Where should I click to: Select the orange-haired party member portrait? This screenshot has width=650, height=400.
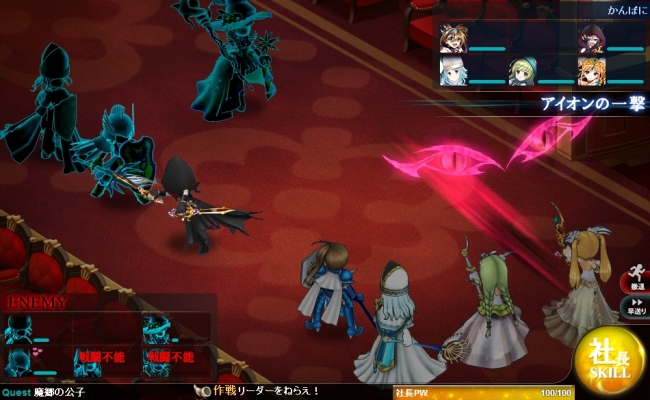point(590,71)
